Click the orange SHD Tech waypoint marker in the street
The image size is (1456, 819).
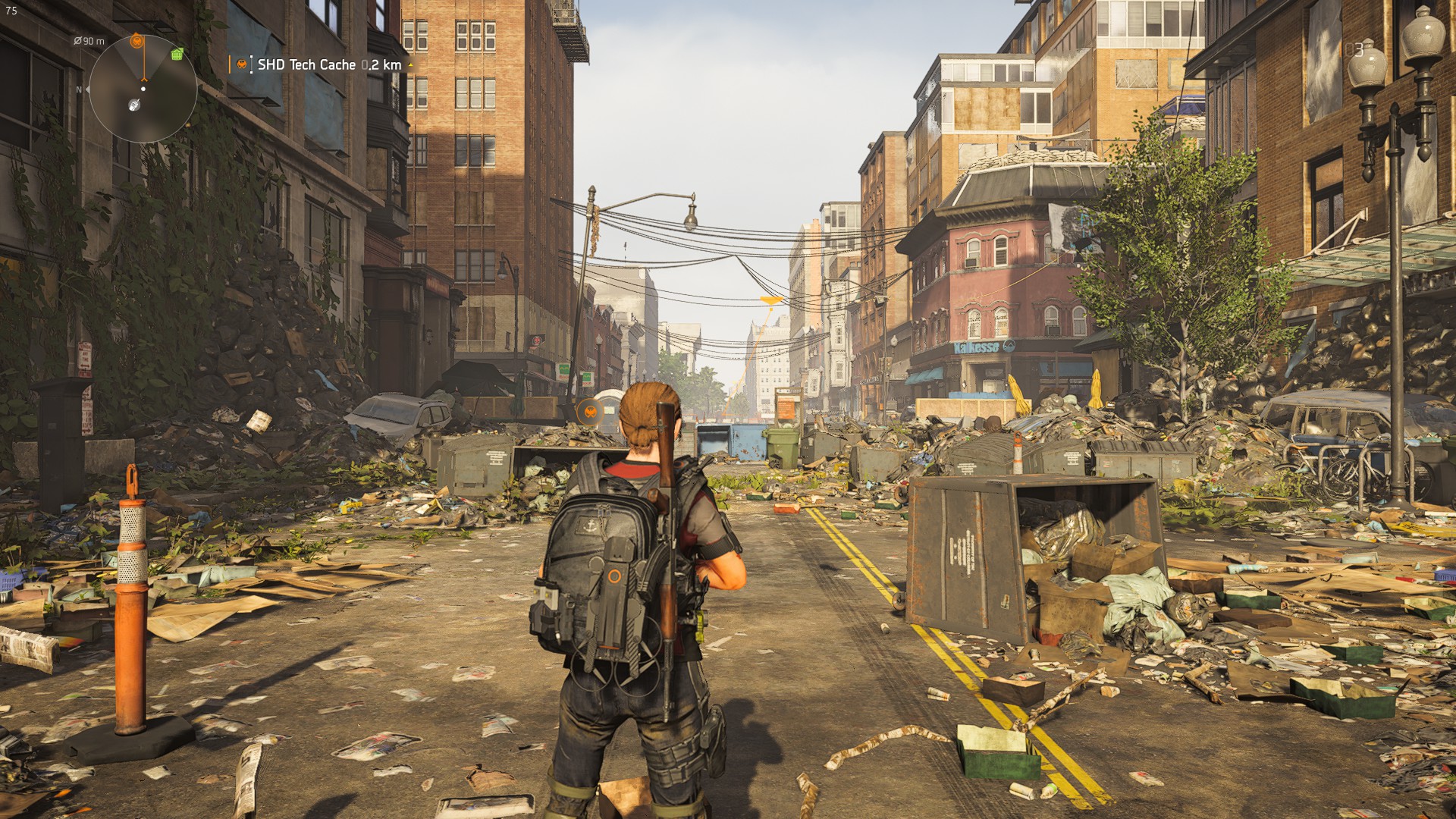[589, 412]
